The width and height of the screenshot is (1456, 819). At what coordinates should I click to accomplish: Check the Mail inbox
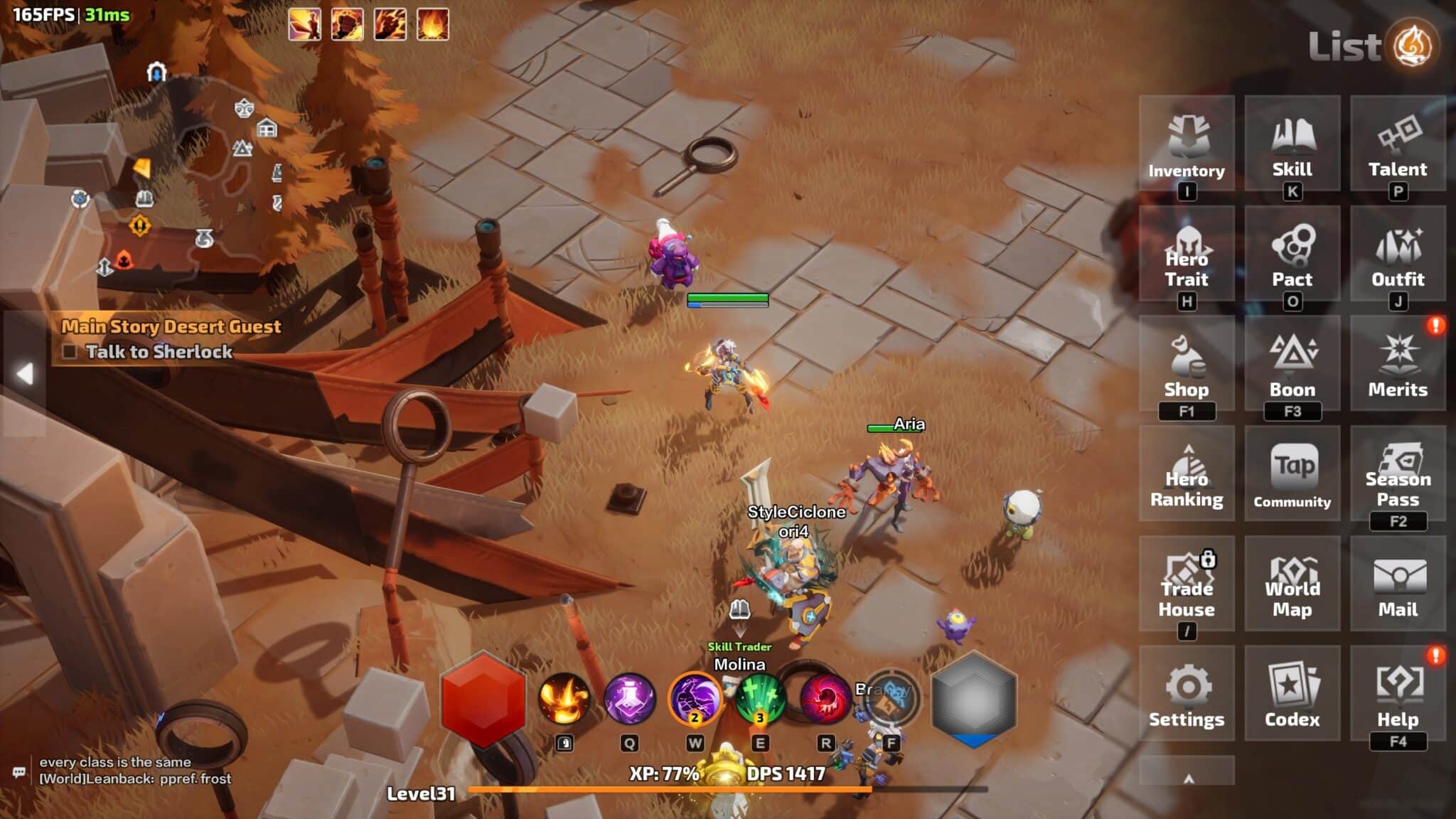coord(1398,585)
